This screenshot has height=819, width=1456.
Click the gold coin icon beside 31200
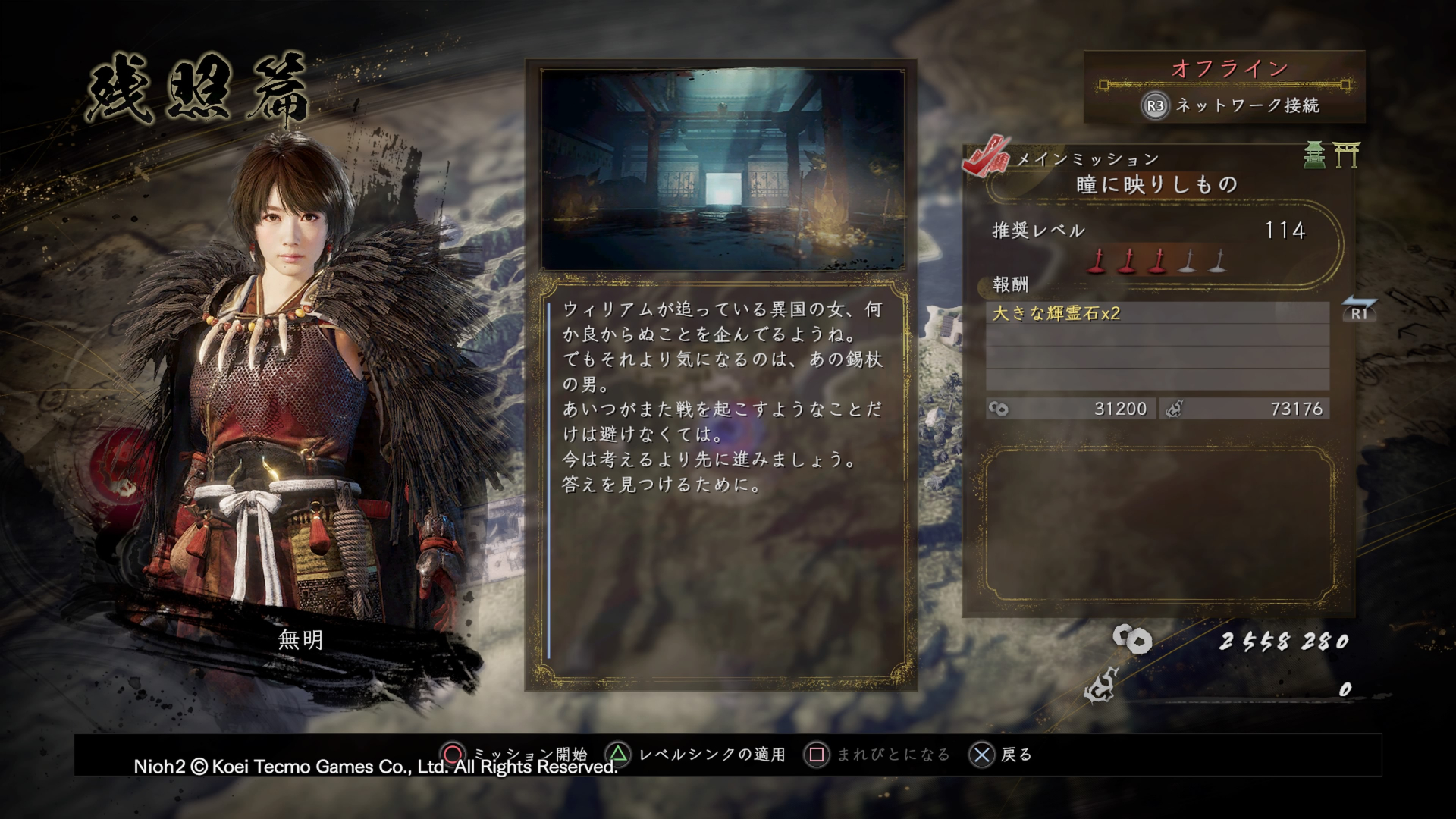[997, 409]
